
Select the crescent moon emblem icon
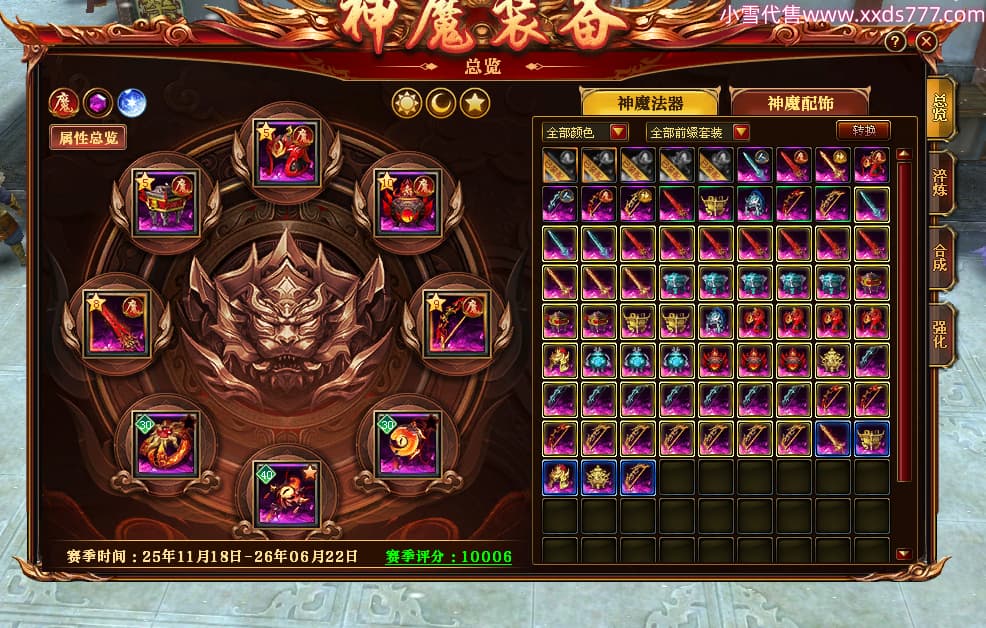click(441, 102)
